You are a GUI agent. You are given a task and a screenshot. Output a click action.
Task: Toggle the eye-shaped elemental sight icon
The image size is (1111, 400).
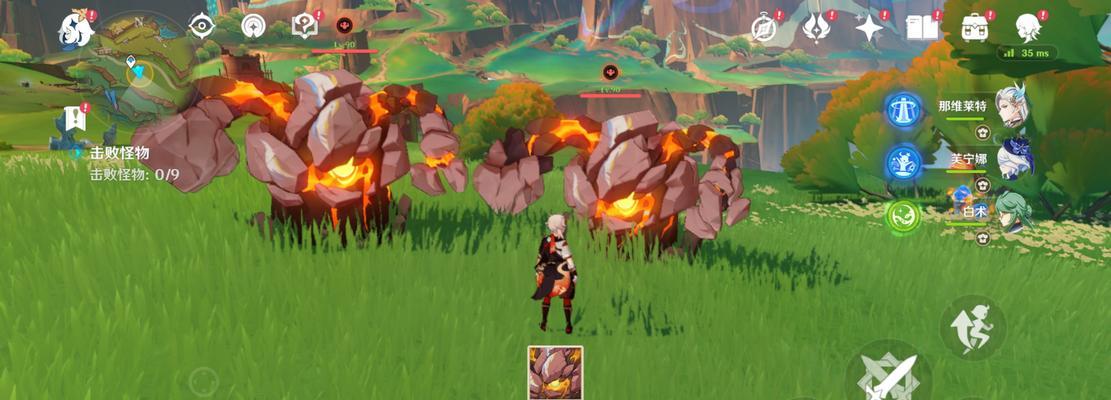[203, 27]
